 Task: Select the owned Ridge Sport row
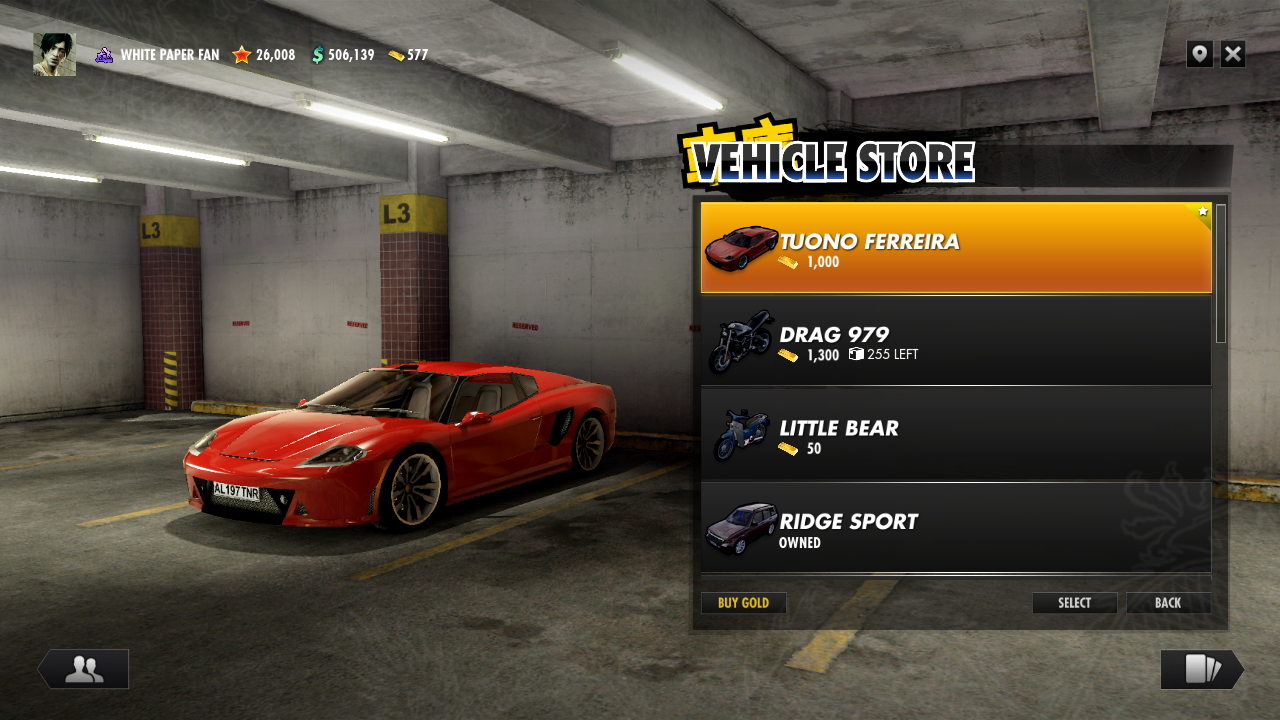(x=955, y=528)
